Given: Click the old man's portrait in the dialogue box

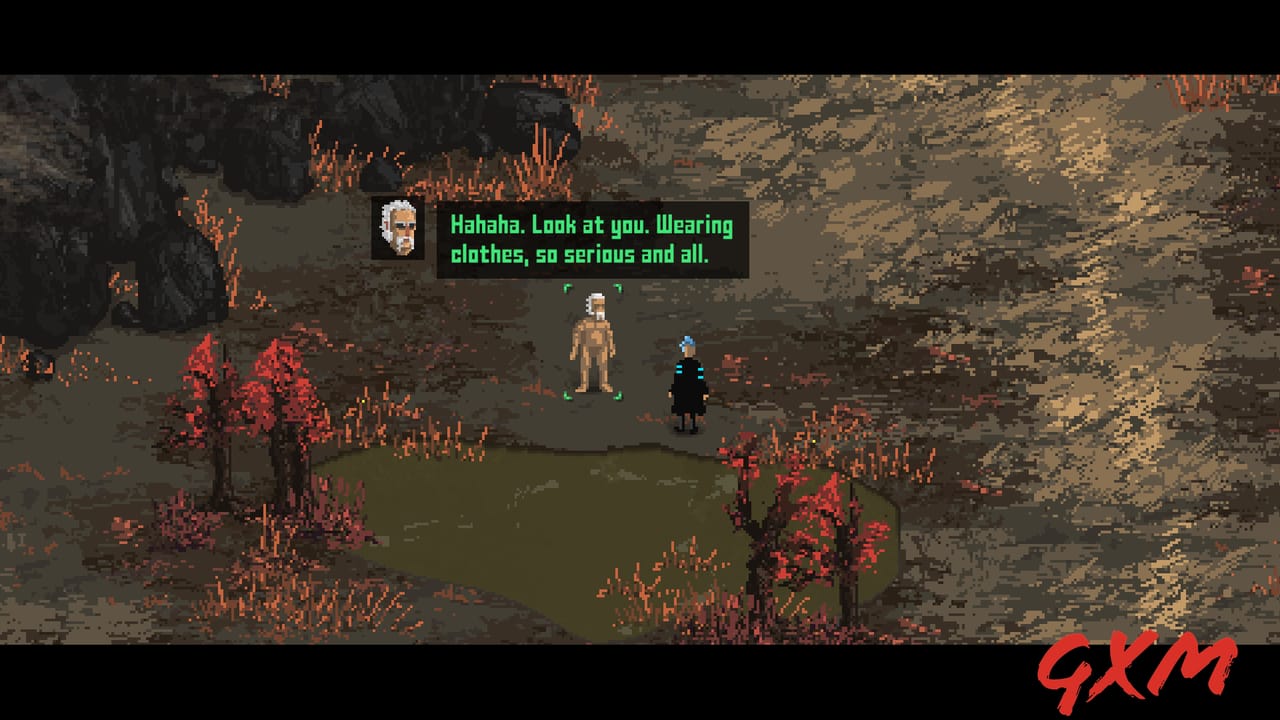Looking at the screenshot, I should (x=396, y=227).
